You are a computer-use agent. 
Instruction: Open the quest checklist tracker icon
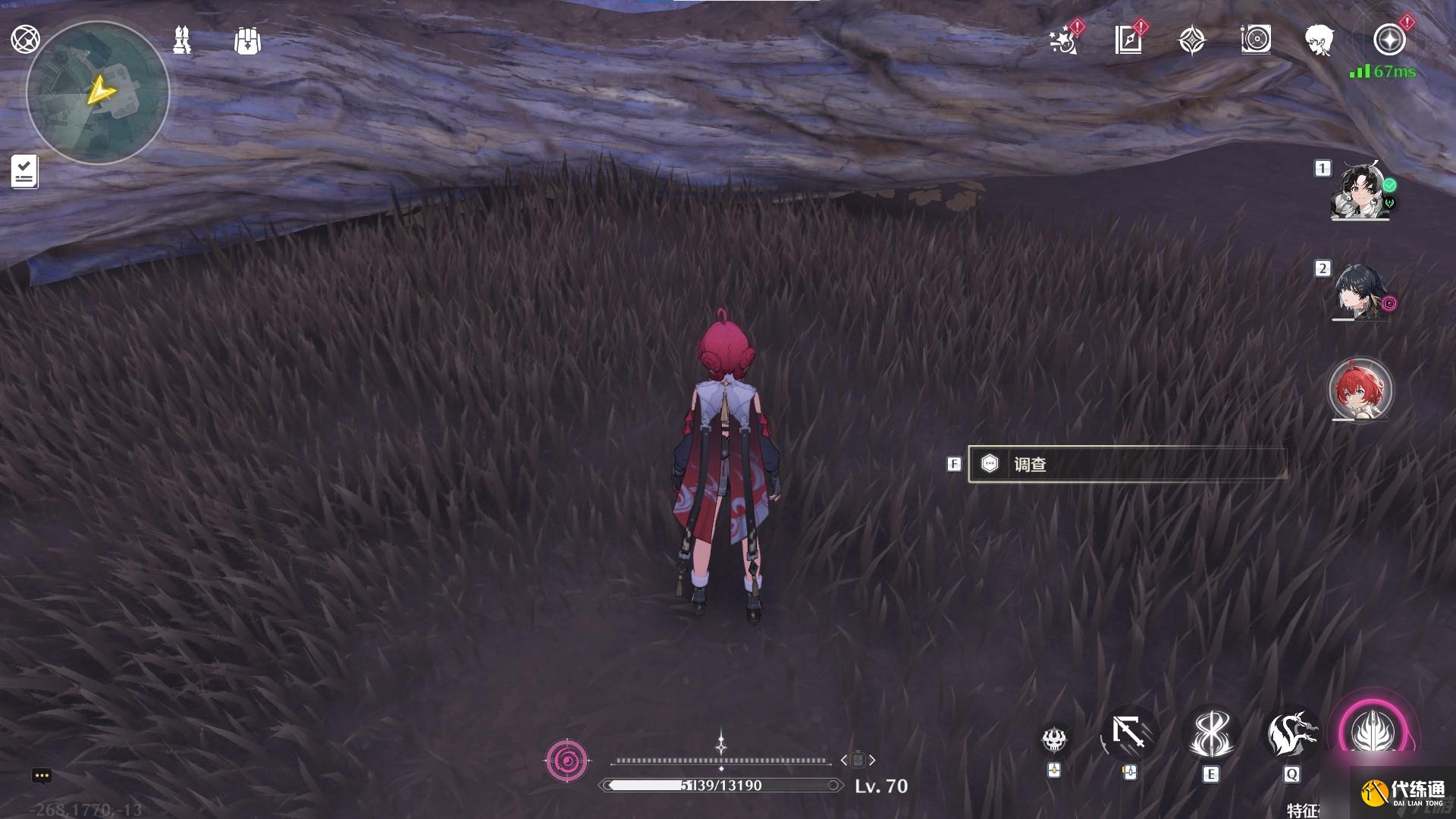(24, 171)
